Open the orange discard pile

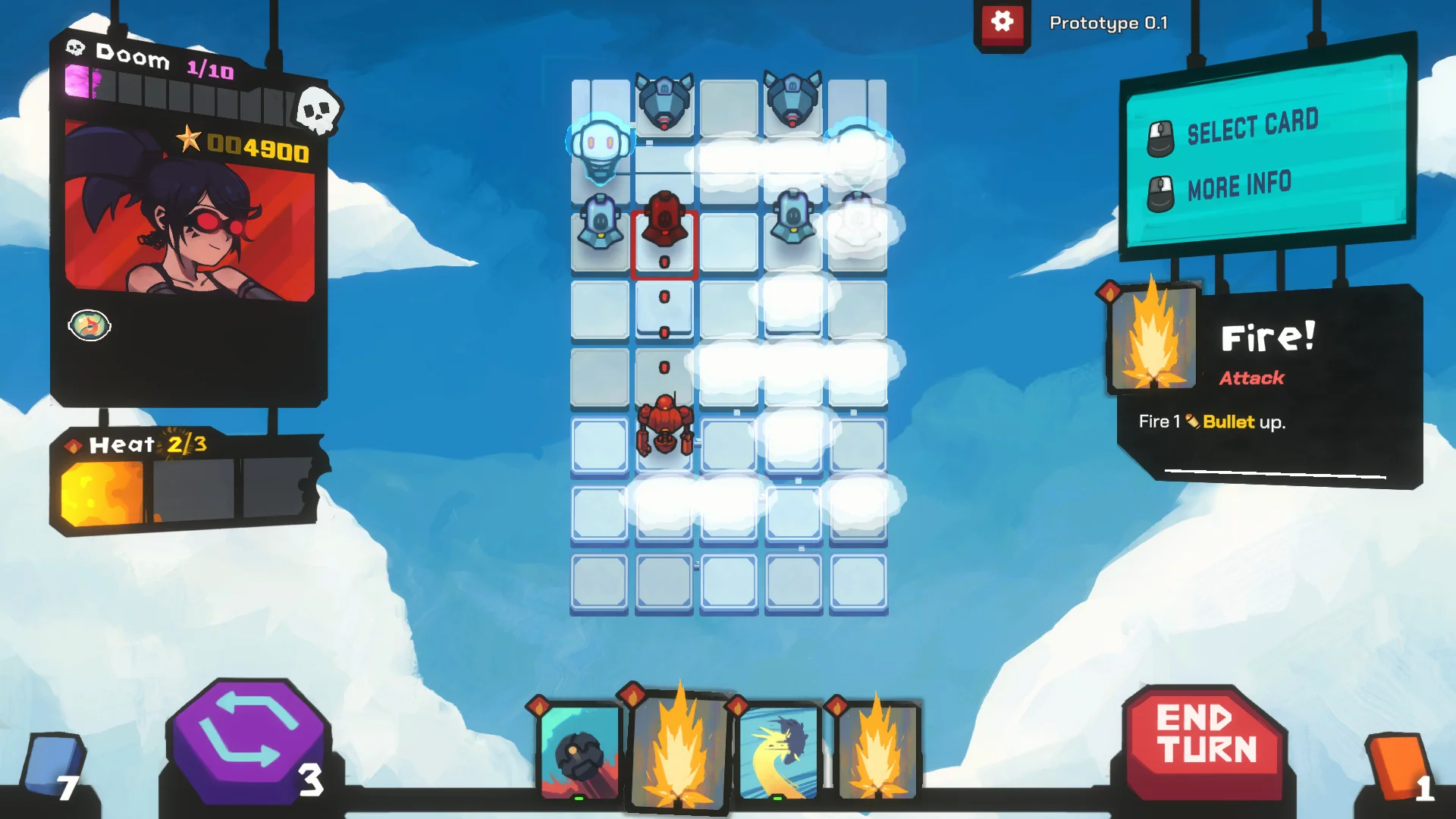pyautogui.click(x=1398, y=767)
